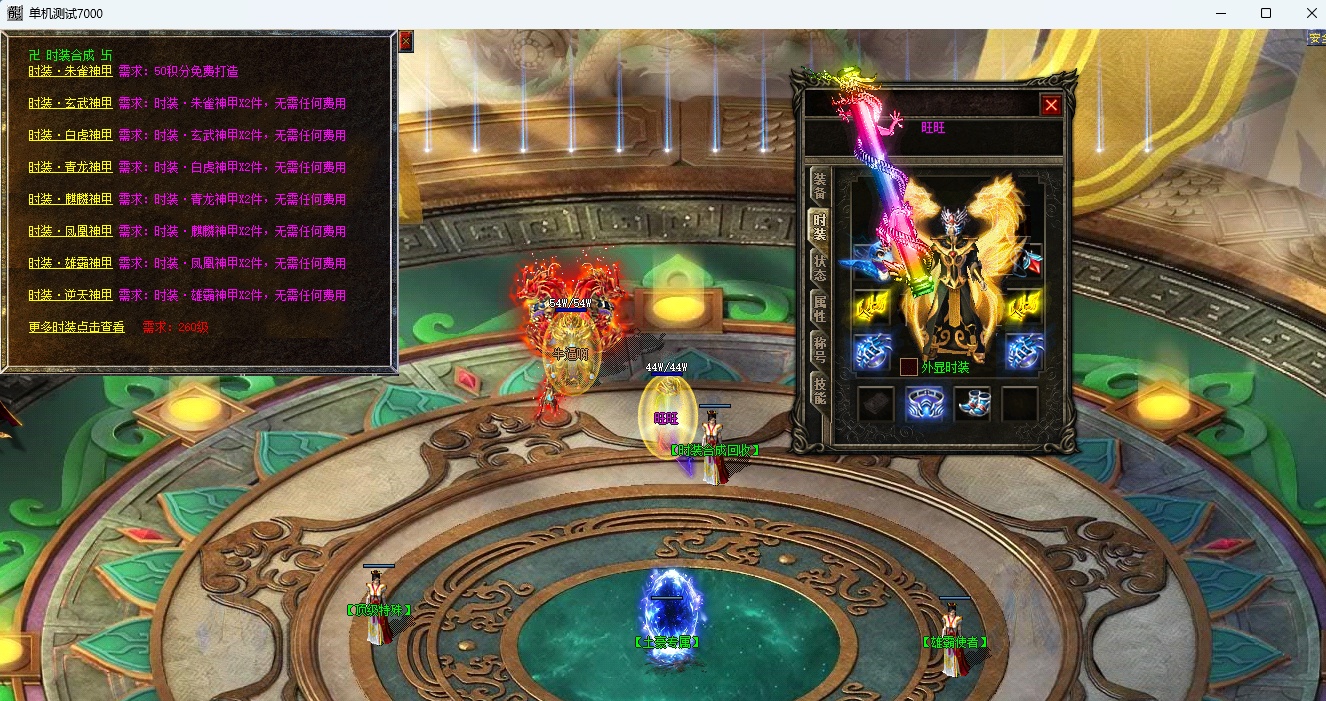This screenshot has width=1326, height=701.
Task: Choose the 时装·白虎神甲 synthesis option
Action: pyautogui.click(x=70, y=136)
